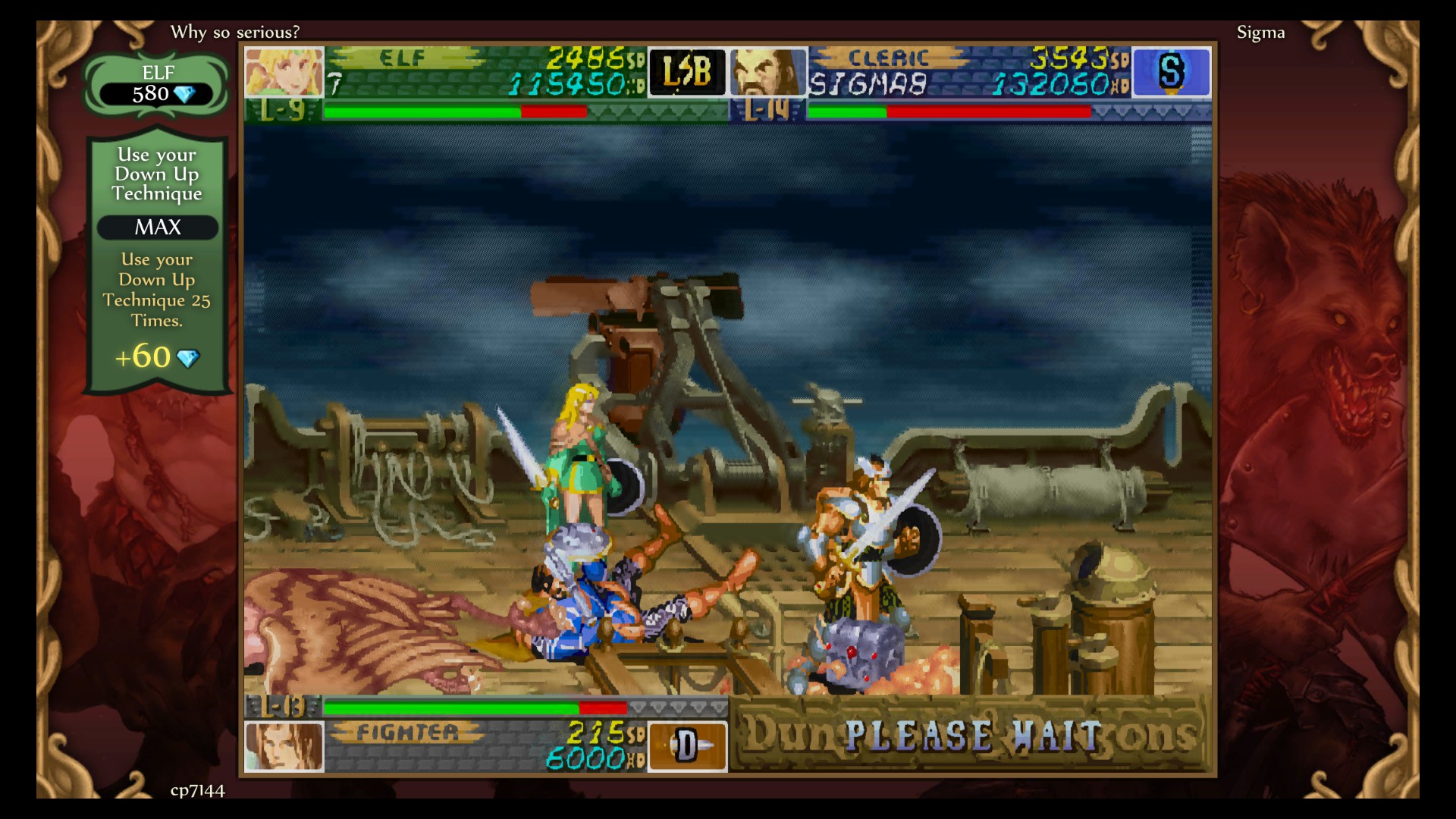Click the Fighter character portrait
This screenshot has height=819, width=1456.
284,747
